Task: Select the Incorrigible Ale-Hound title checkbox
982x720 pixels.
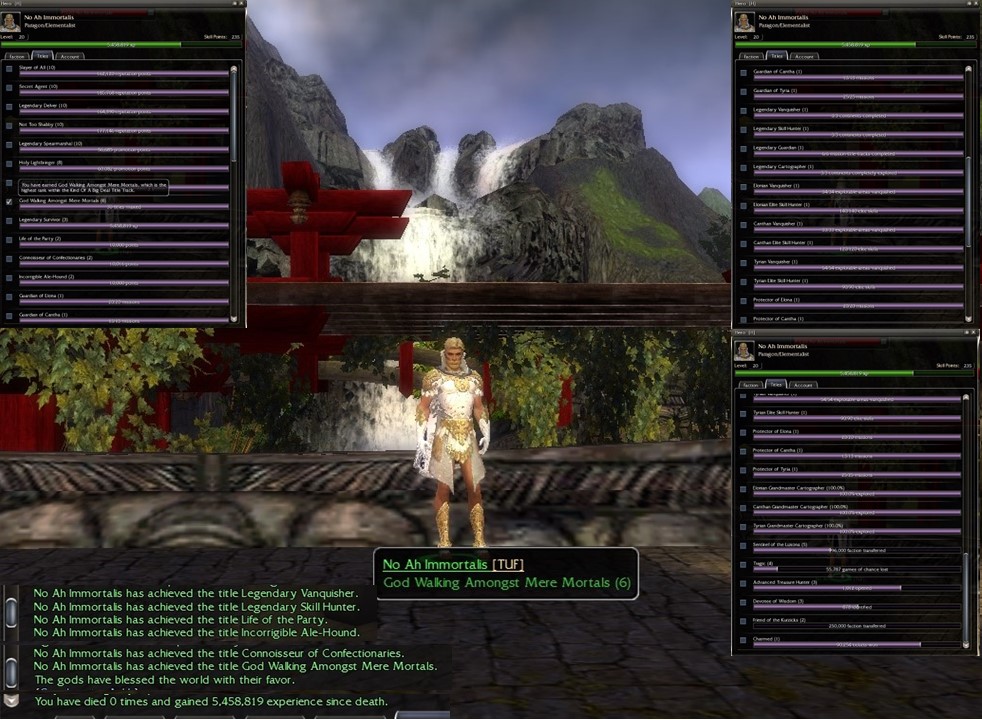Action: click(10, 277)
